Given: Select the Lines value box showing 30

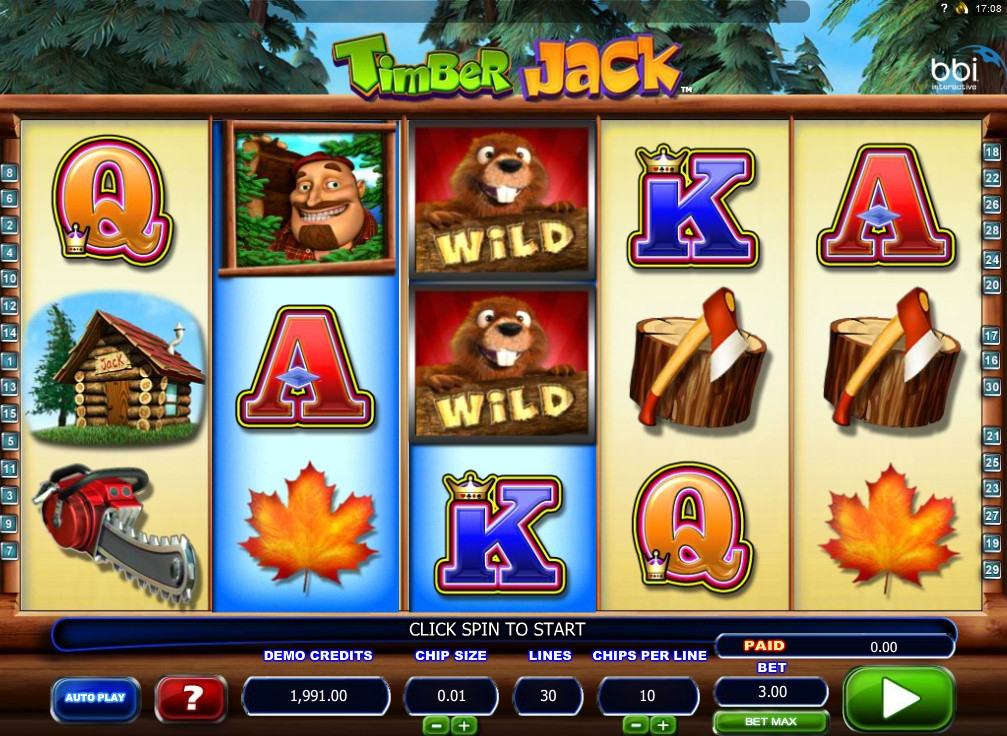Looking at the screenshot, I should pos(548,695).
